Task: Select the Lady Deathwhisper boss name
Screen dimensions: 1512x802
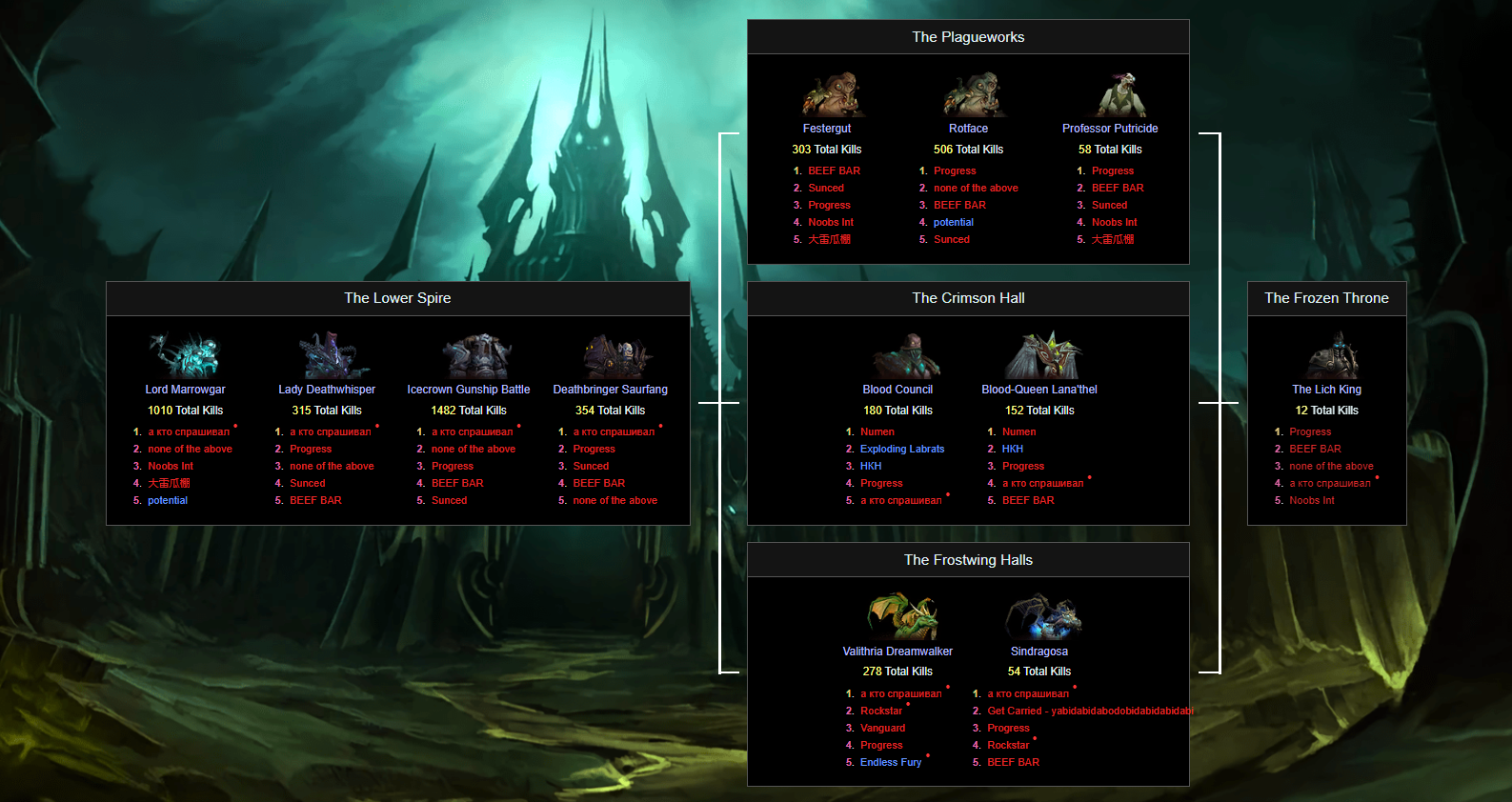Action: (327, 390)
